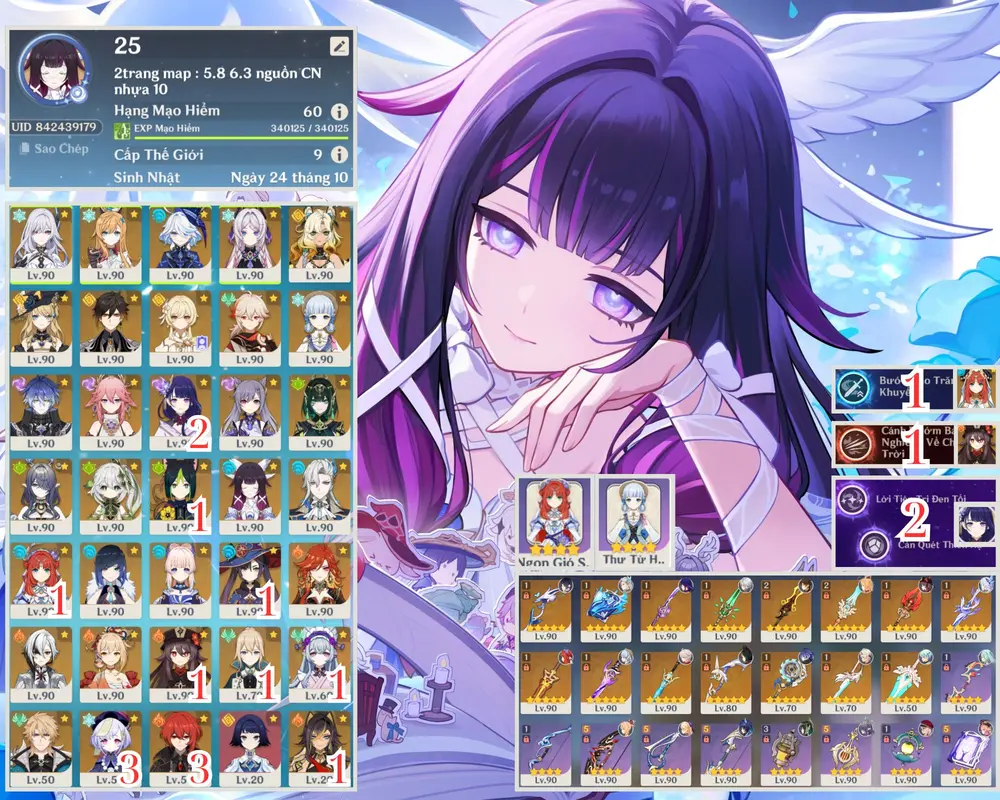Pick the Lv.70 Jean character card
The image size is (1000, 800).
[249, 663]
